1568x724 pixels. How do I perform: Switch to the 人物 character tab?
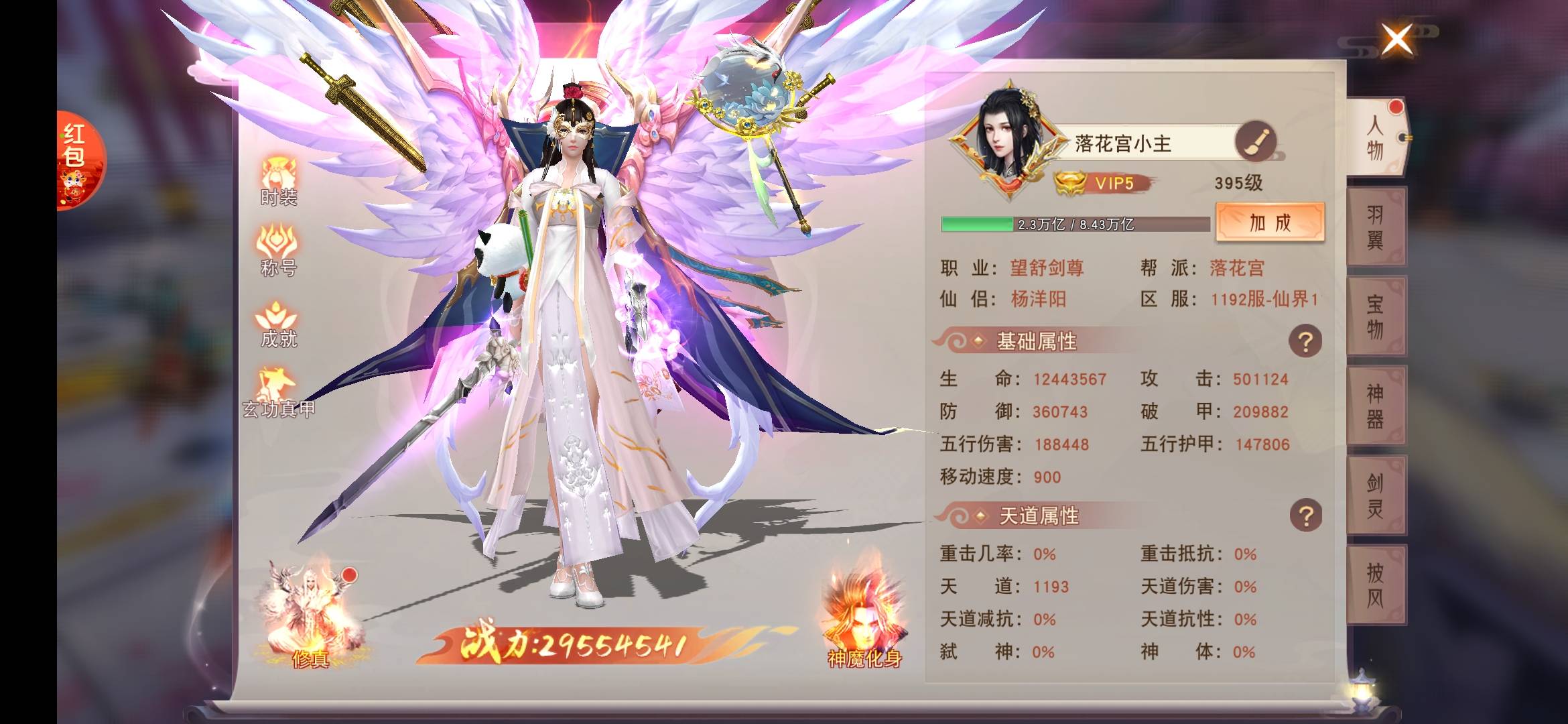tap(1375, 137)
